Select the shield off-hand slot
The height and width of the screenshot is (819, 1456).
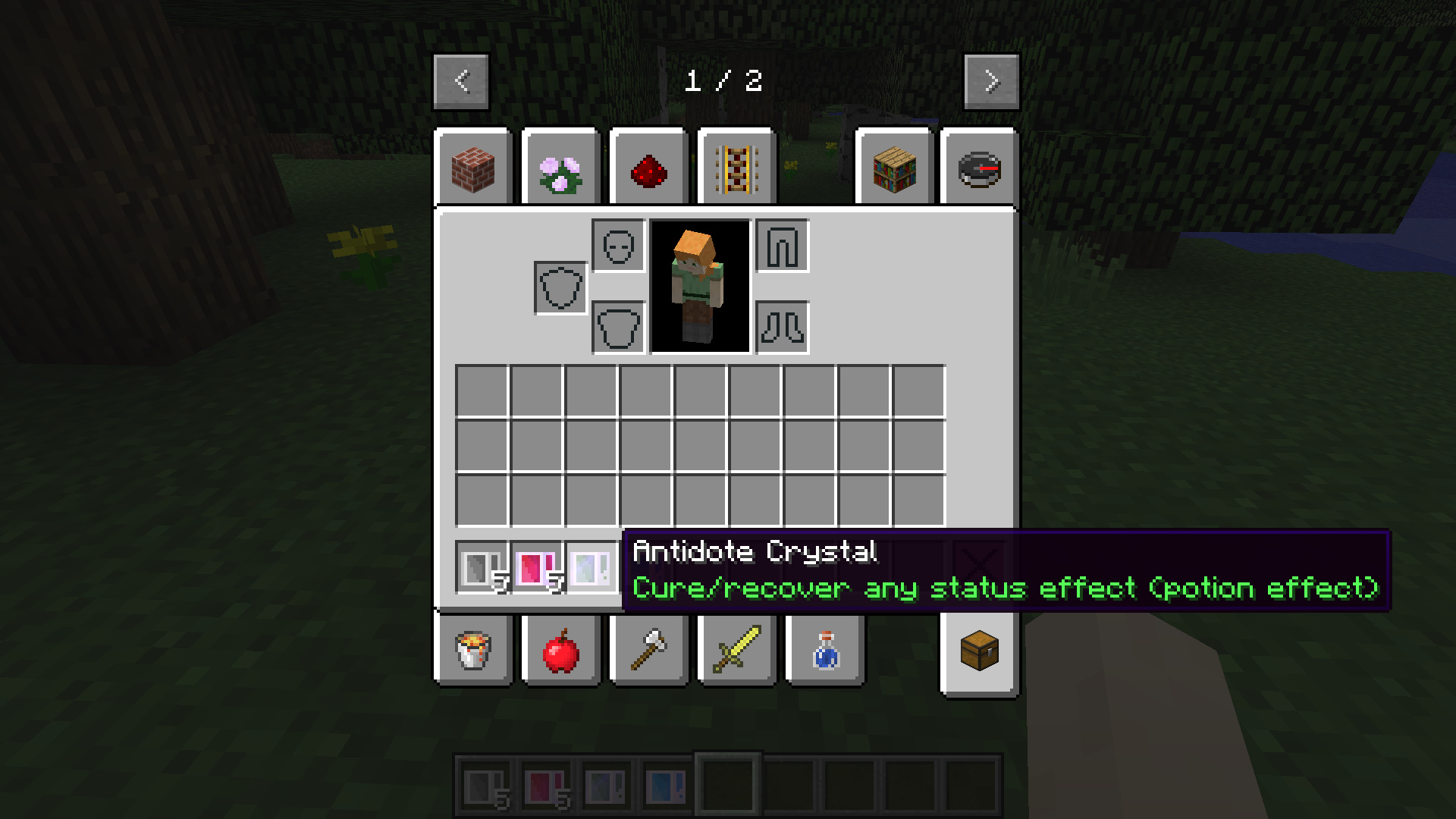coord(561,288)
